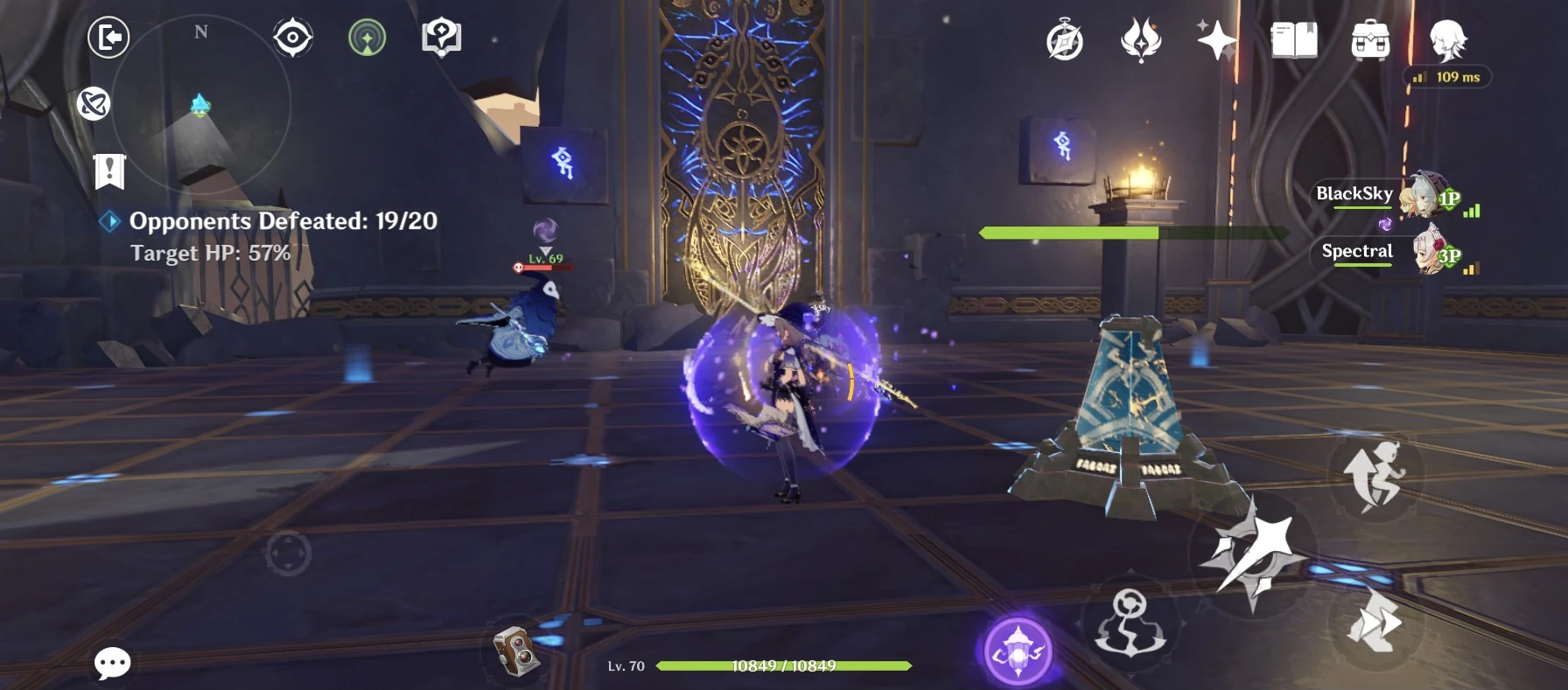This screenshot has height=690, width=1568.
Task: Open the notice banner with exclamation mark
Action: point(108,170)
